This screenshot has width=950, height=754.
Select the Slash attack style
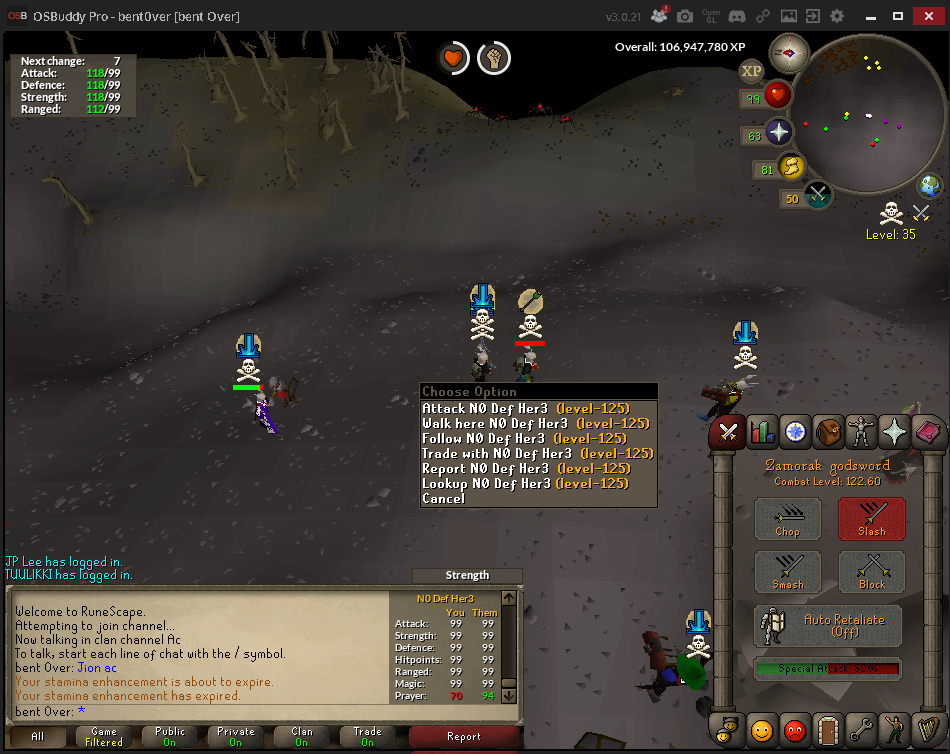coord(871,519)
